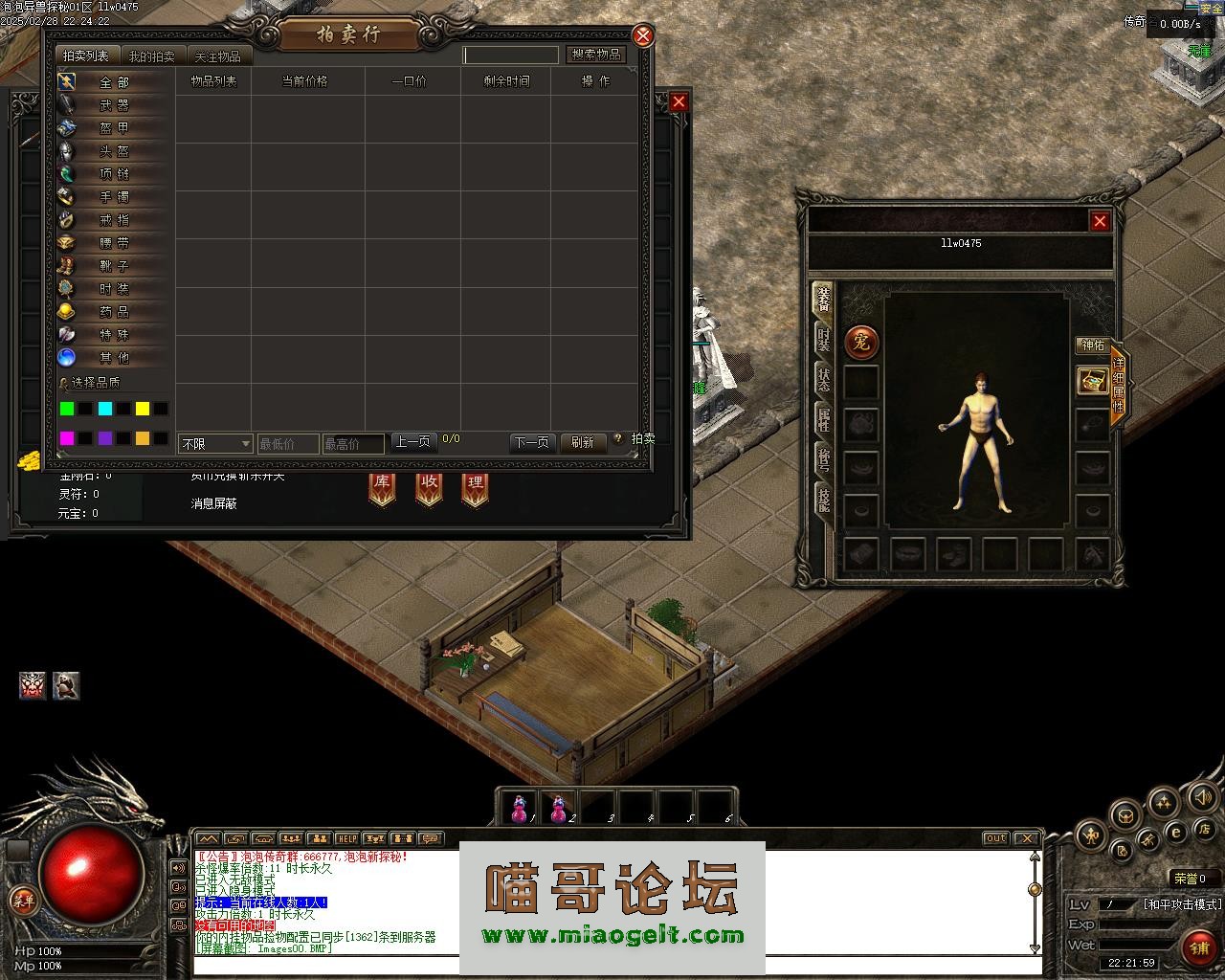Click the round 宠 pet button
Viewport: 1225px width, 980px height.
(x=861, y=342)
